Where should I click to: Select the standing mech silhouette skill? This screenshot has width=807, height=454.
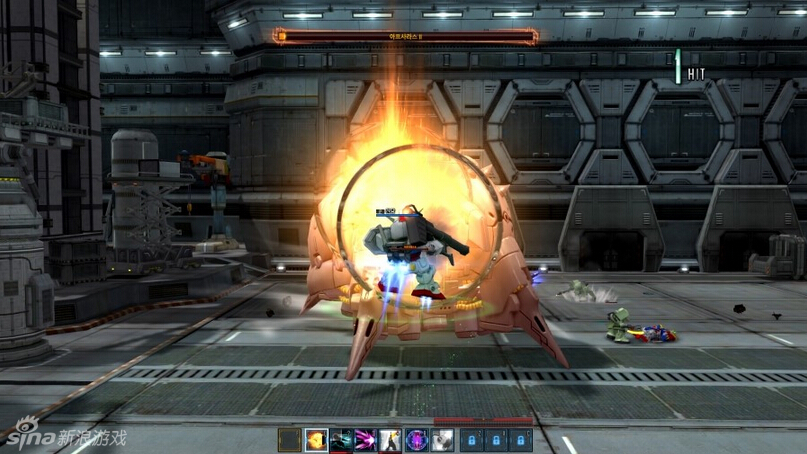tap(391, 440)
